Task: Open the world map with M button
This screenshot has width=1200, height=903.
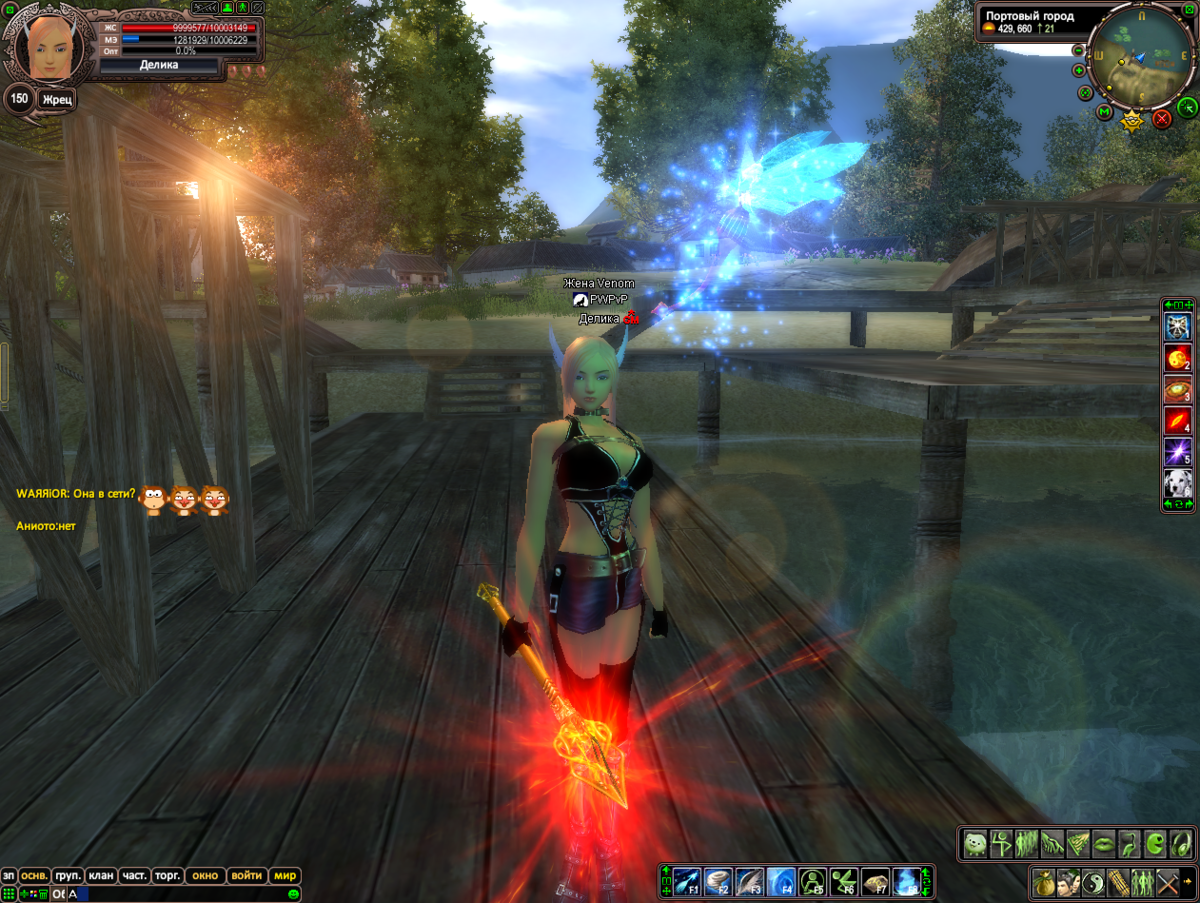Action: click(1104, 112)
